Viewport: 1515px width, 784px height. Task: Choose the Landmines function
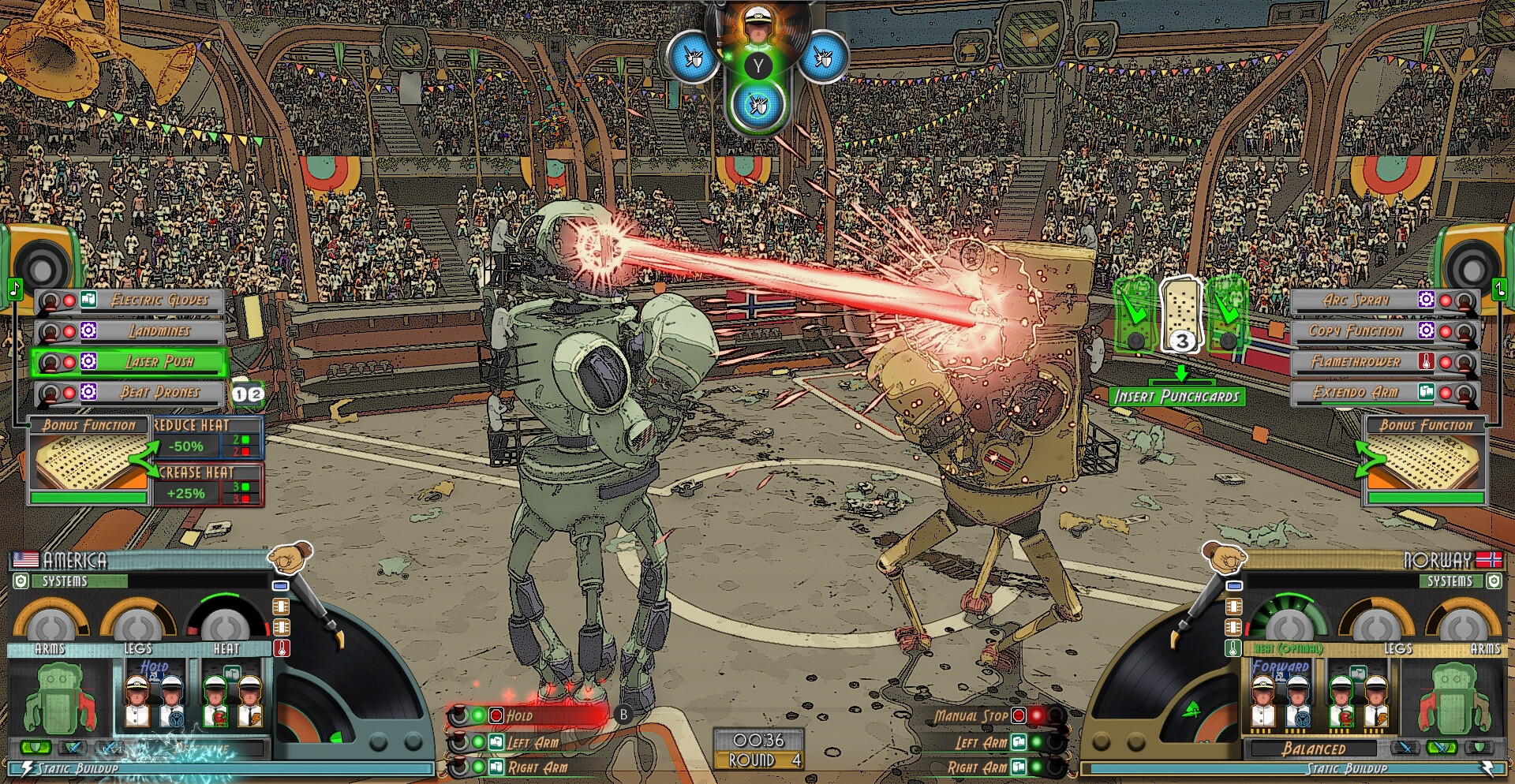(158, 331)
